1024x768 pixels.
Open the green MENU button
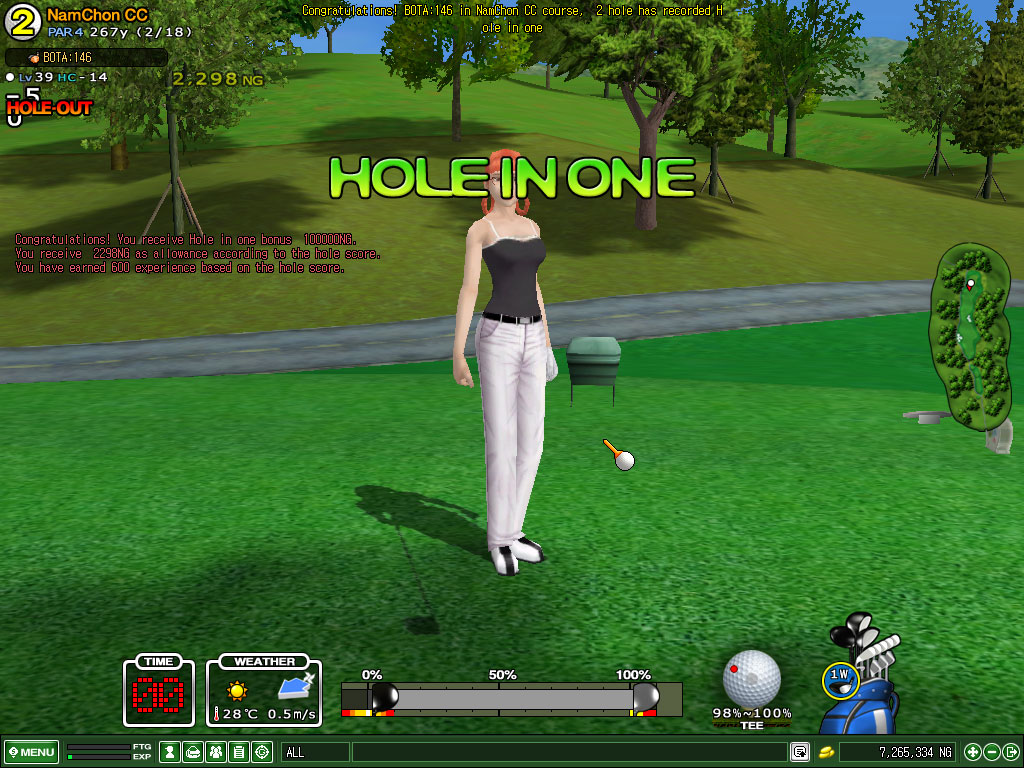click(31, 752)
